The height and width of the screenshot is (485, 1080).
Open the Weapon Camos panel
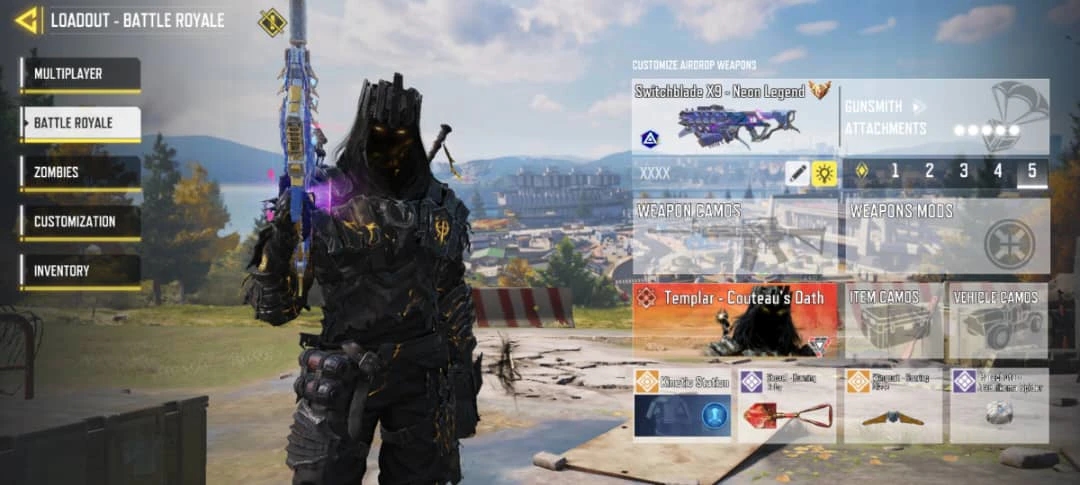(735, 237)
